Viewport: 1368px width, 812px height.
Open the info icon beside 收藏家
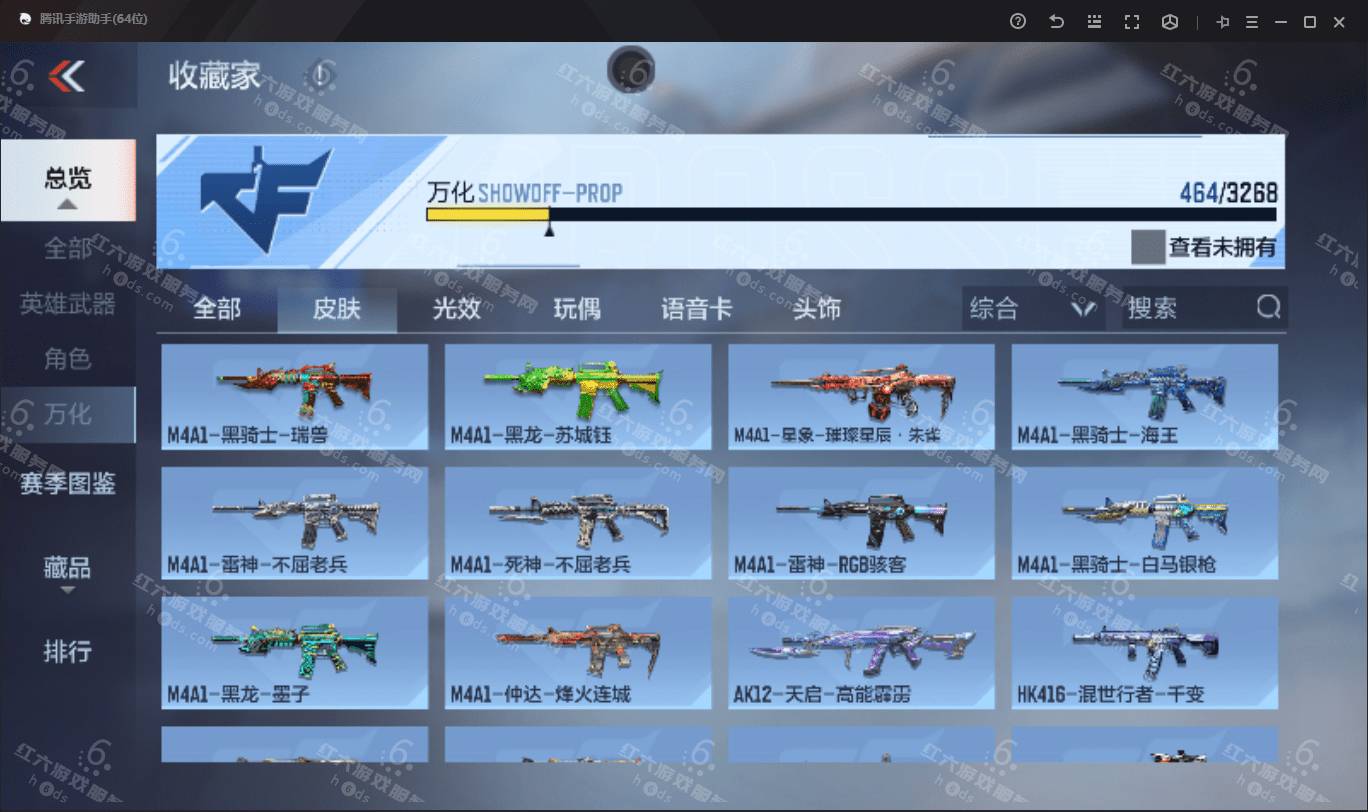(319, 75)
